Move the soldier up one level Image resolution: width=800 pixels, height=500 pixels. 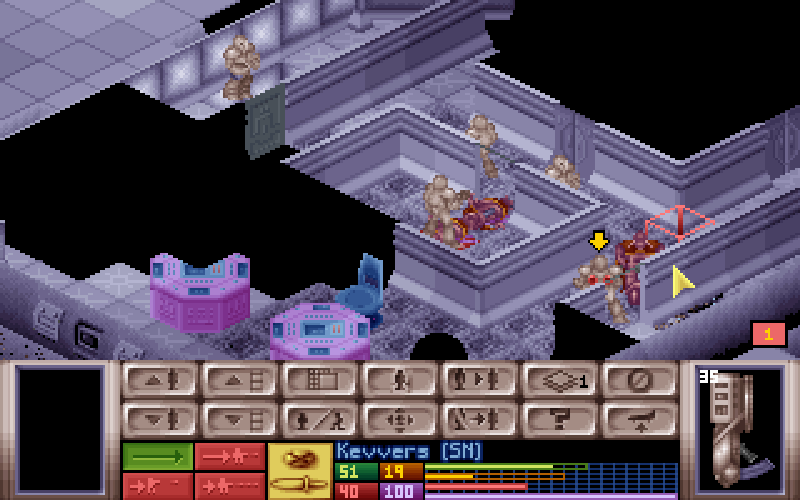pos(160,380)
